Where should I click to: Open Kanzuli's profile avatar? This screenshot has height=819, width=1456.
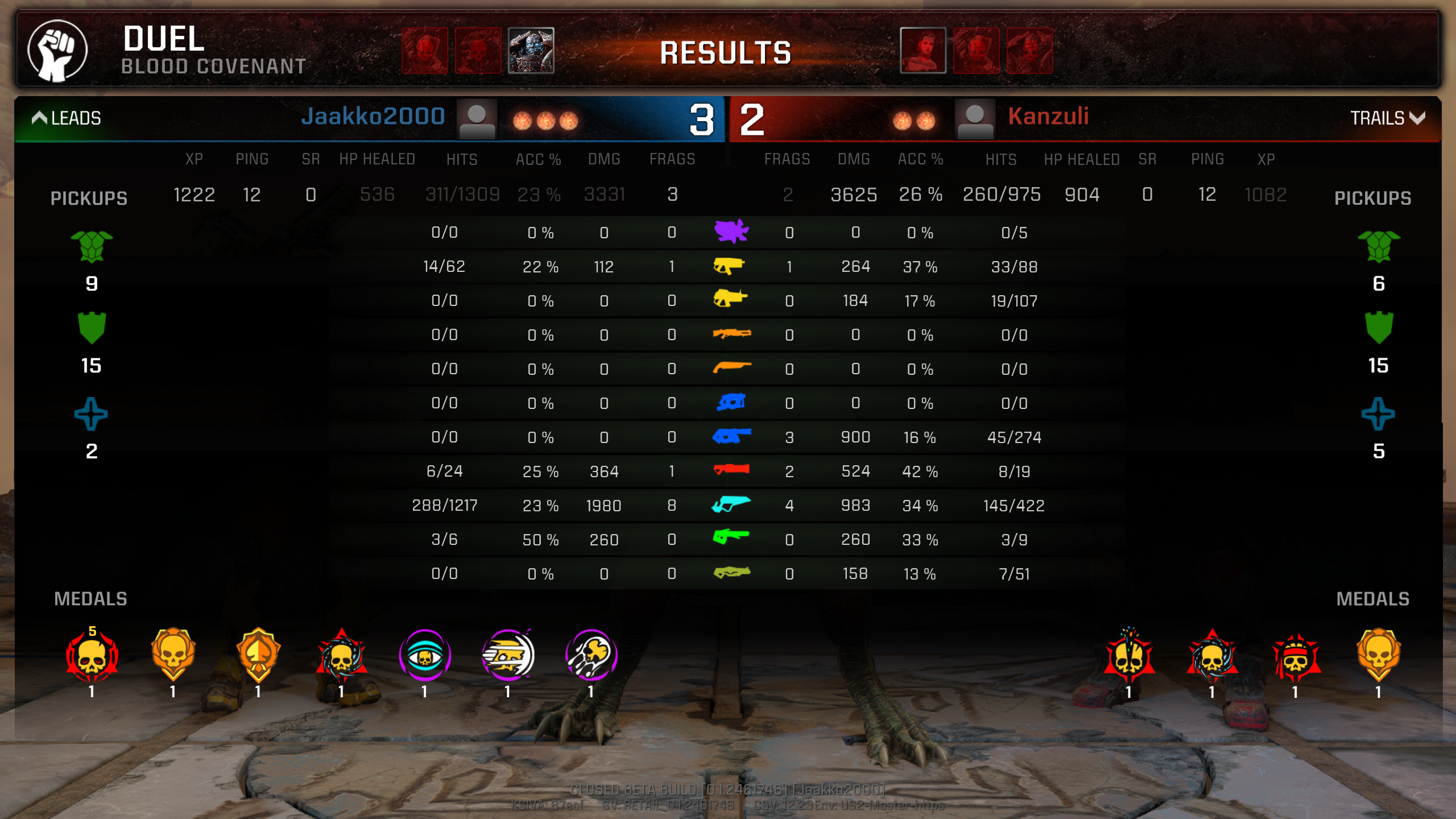(975, 119)
